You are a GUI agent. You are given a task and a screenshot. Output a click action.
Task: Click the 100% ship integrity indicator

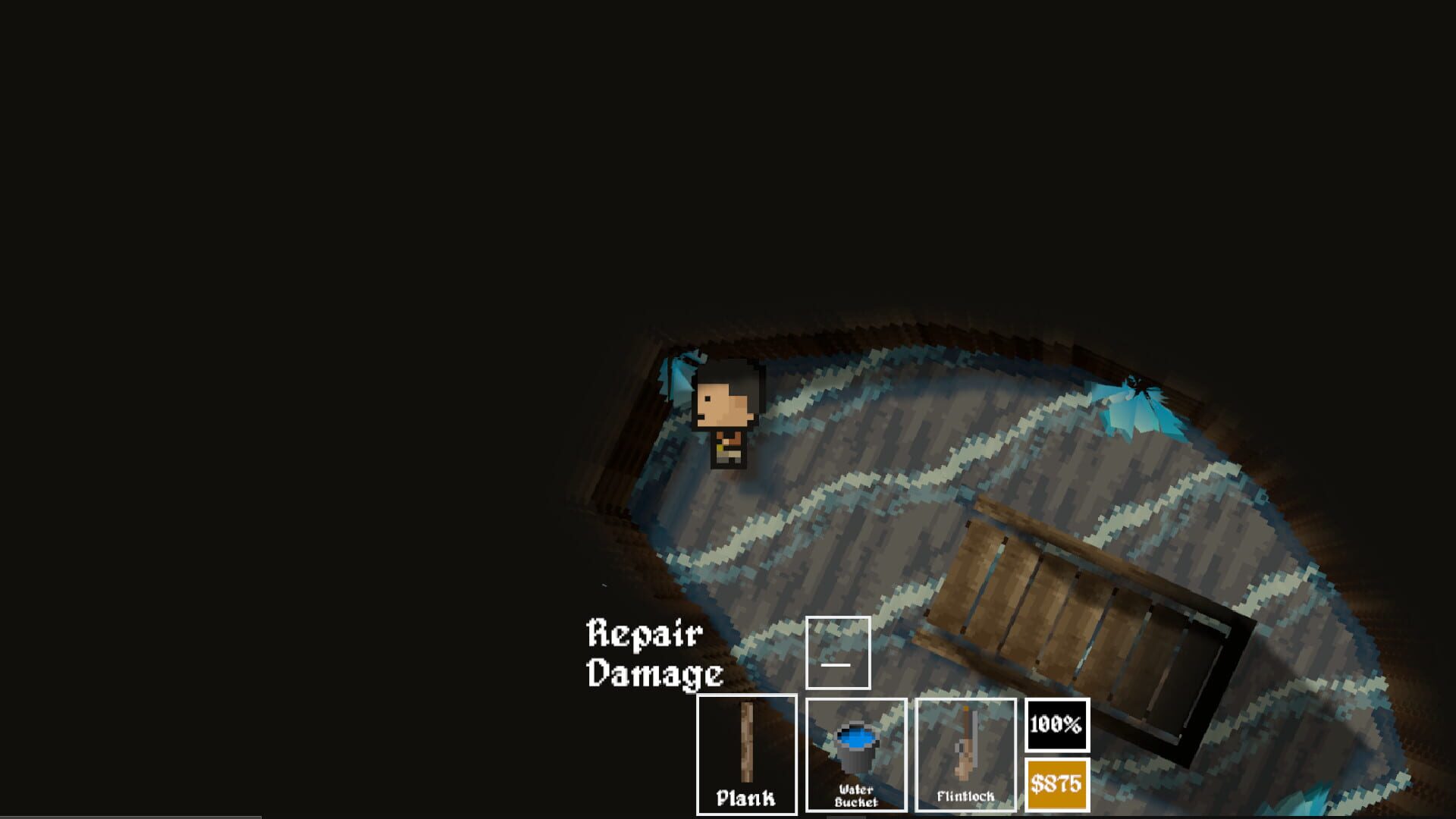(1057, 724)
